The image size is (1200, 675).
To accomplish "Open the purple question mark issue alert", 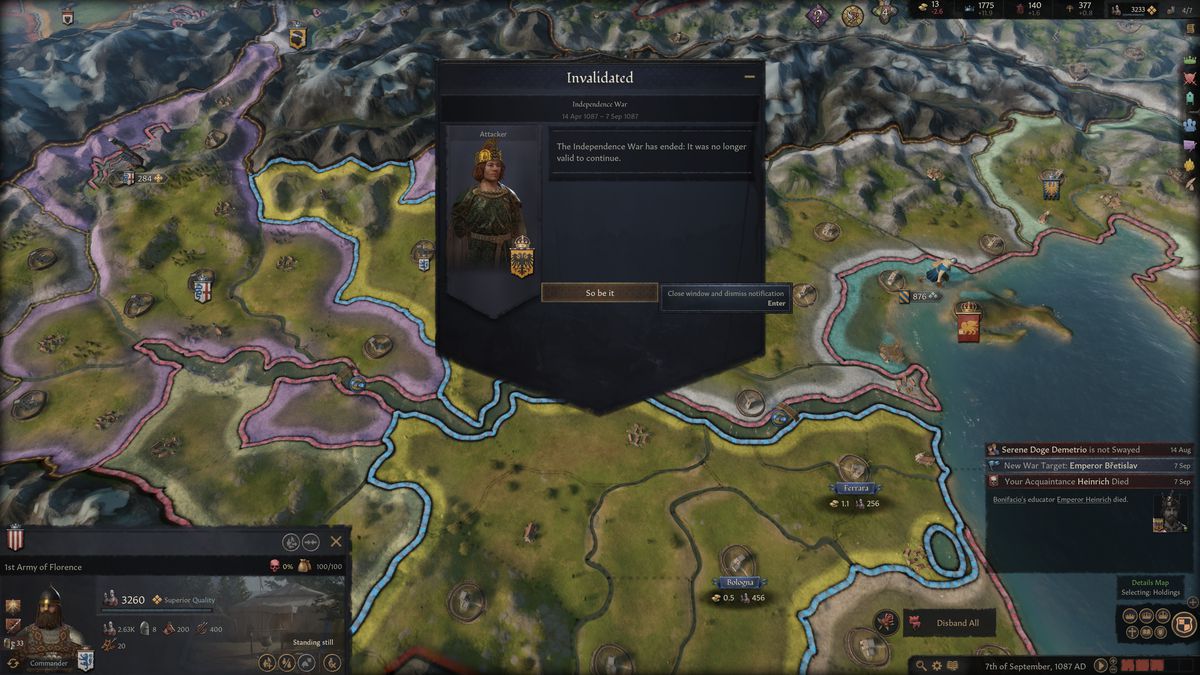I will click(819, 15).
